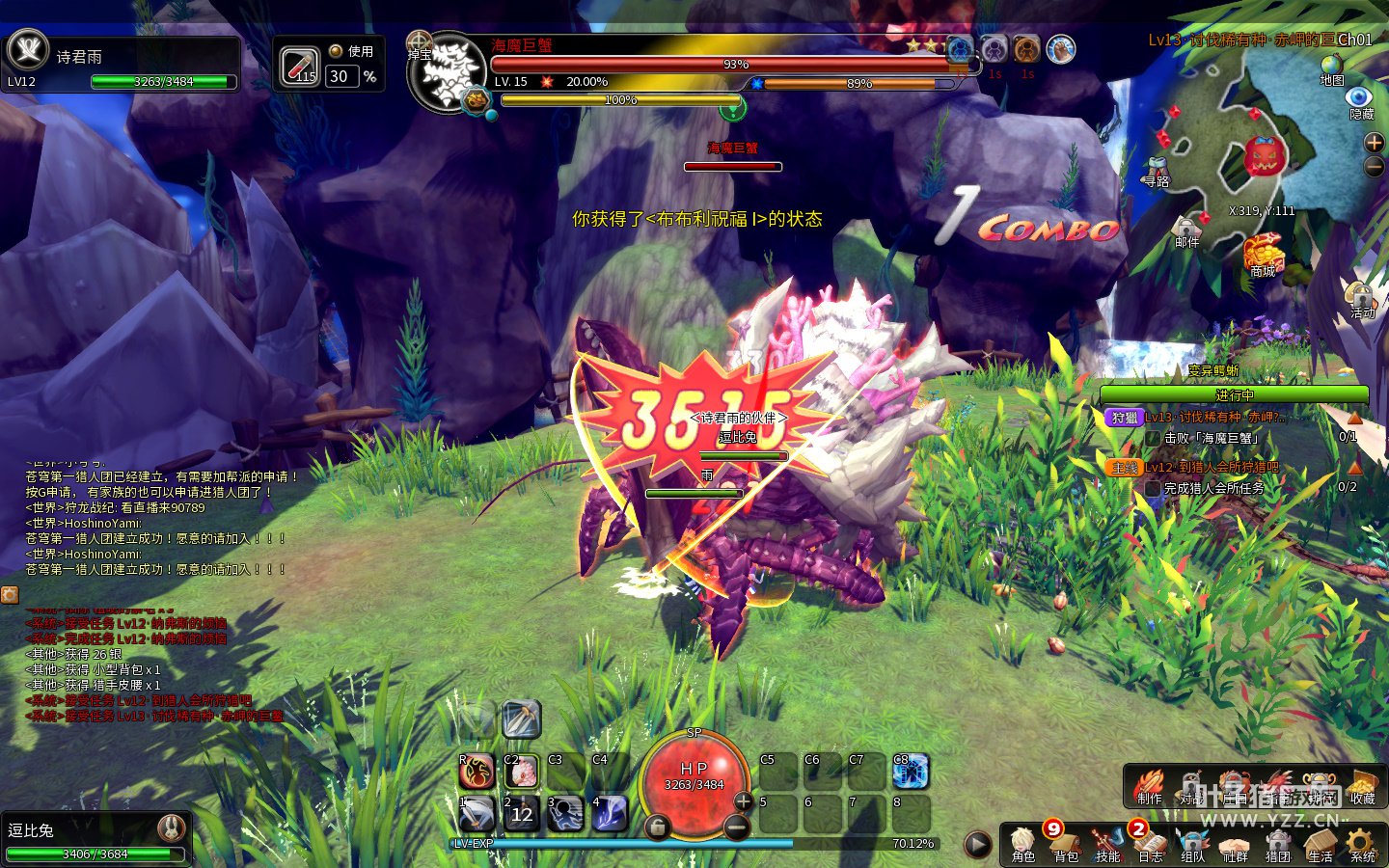Open the 系统 system settings gear
The width and height of the screenshot is (1389, 868).
1362,843
